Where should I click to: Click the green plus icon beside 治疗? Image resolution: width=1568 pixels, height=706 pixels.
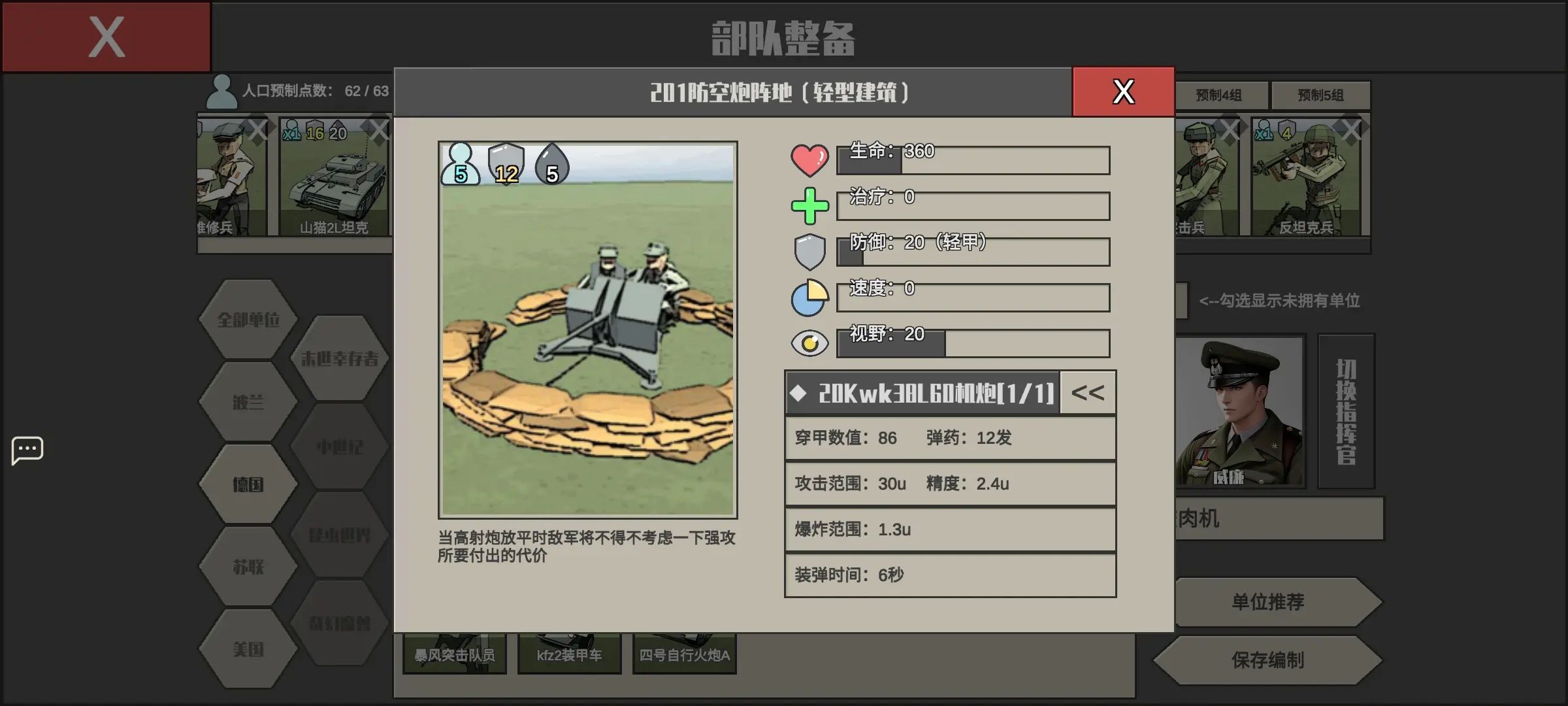tap(810, 205)
